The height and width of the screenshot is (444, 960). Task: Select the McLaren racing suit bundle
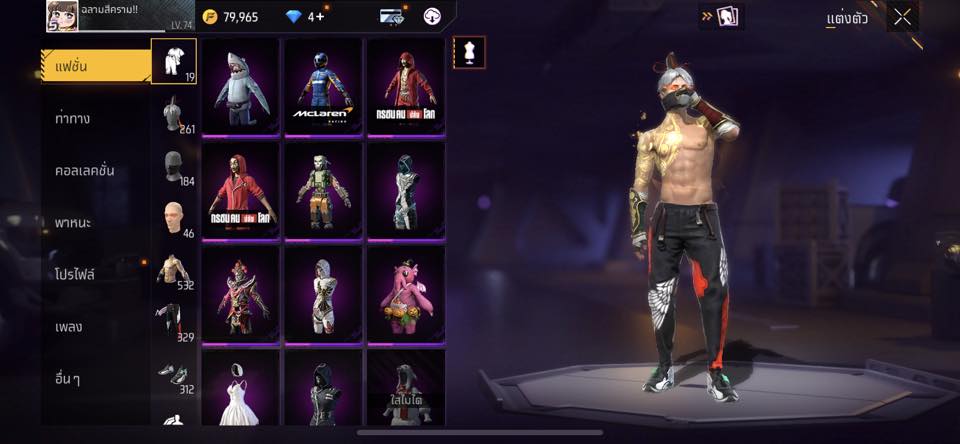(x=323, y=87)
